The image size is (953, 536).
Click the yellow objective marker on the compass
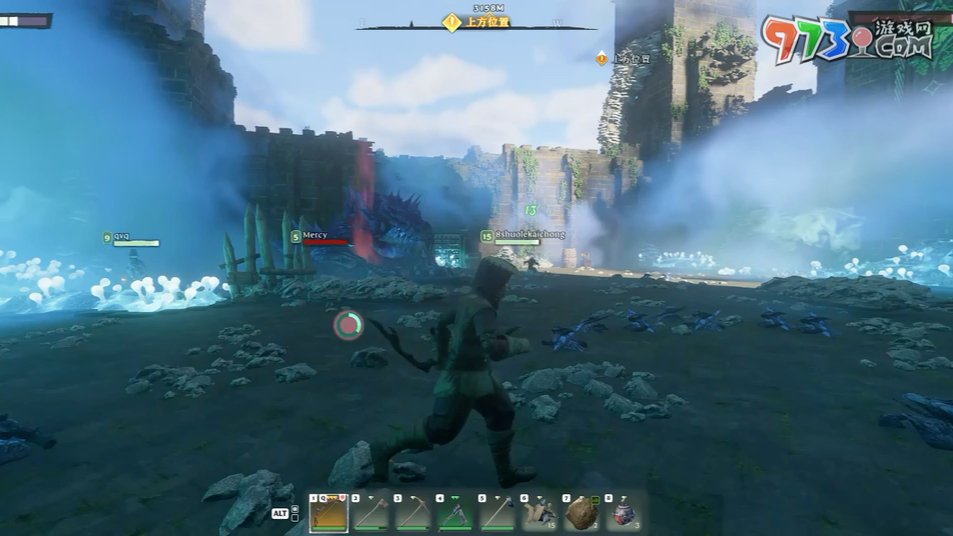click(x=452, y=22)
